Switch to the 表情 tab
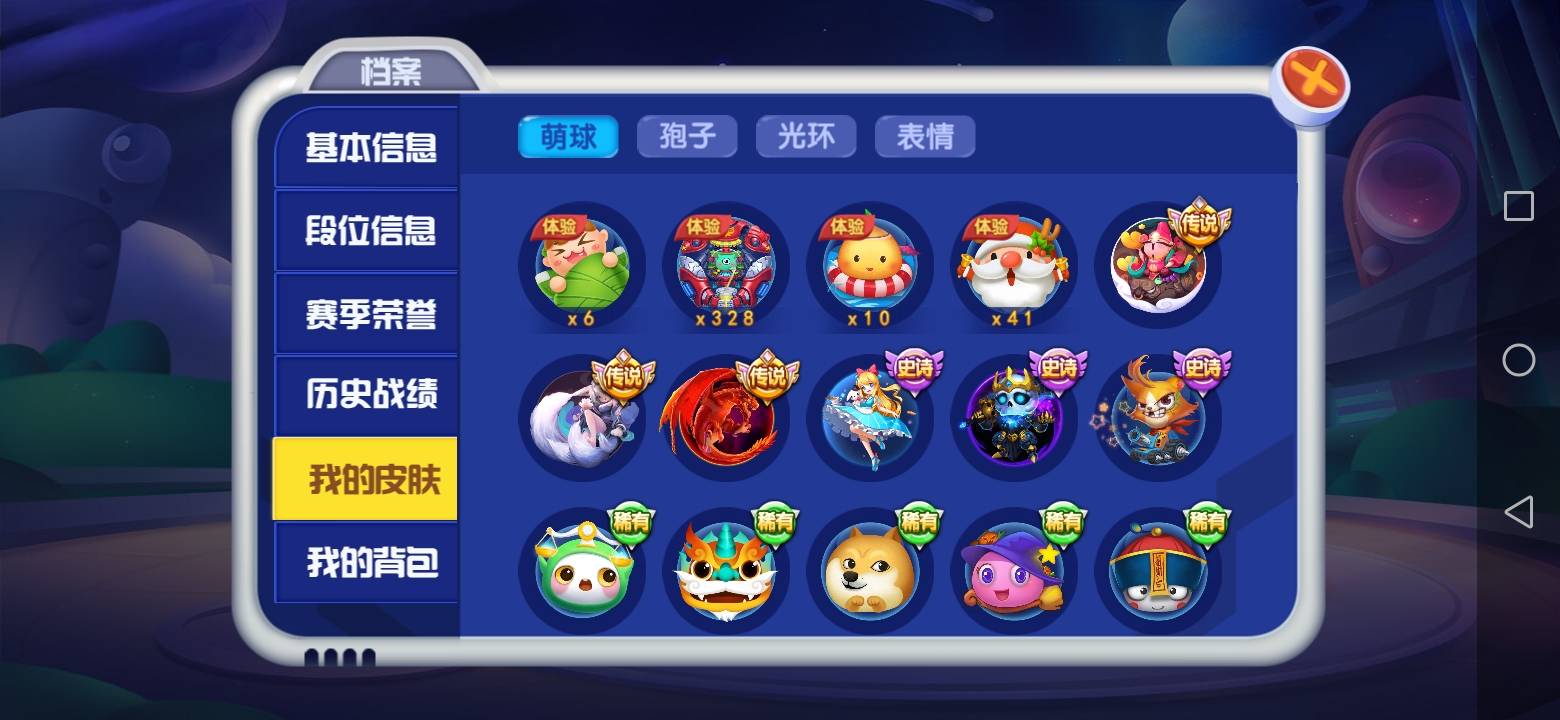Image resolution: width=1560 pixels, height=720 pixels. pyautogui.click(x=925, y=135)
